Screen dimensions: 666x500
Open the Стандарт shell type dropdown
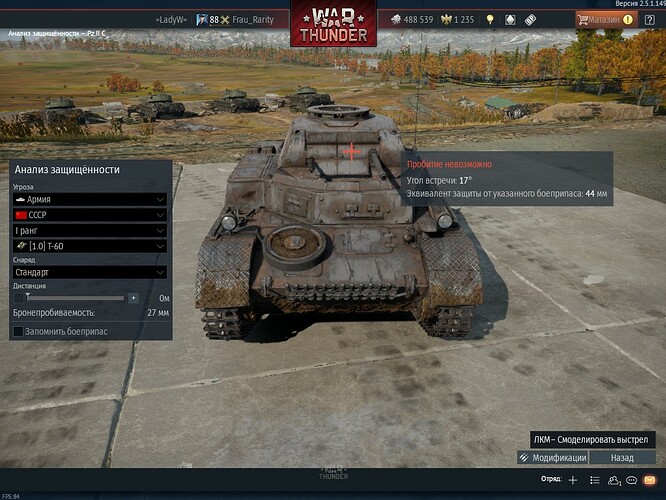(88, 272)
